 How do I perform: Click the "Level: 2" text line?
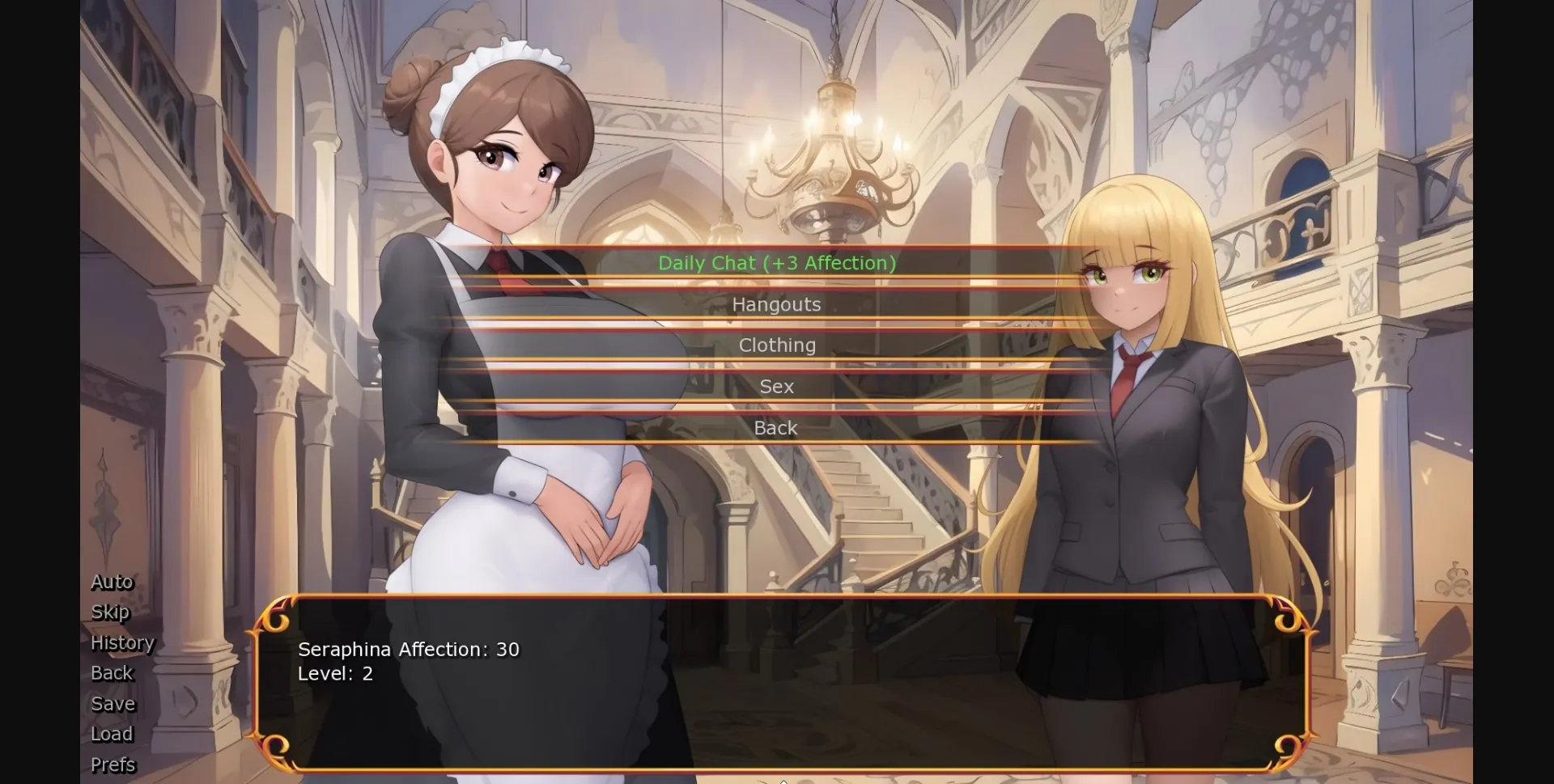(335, 673)
